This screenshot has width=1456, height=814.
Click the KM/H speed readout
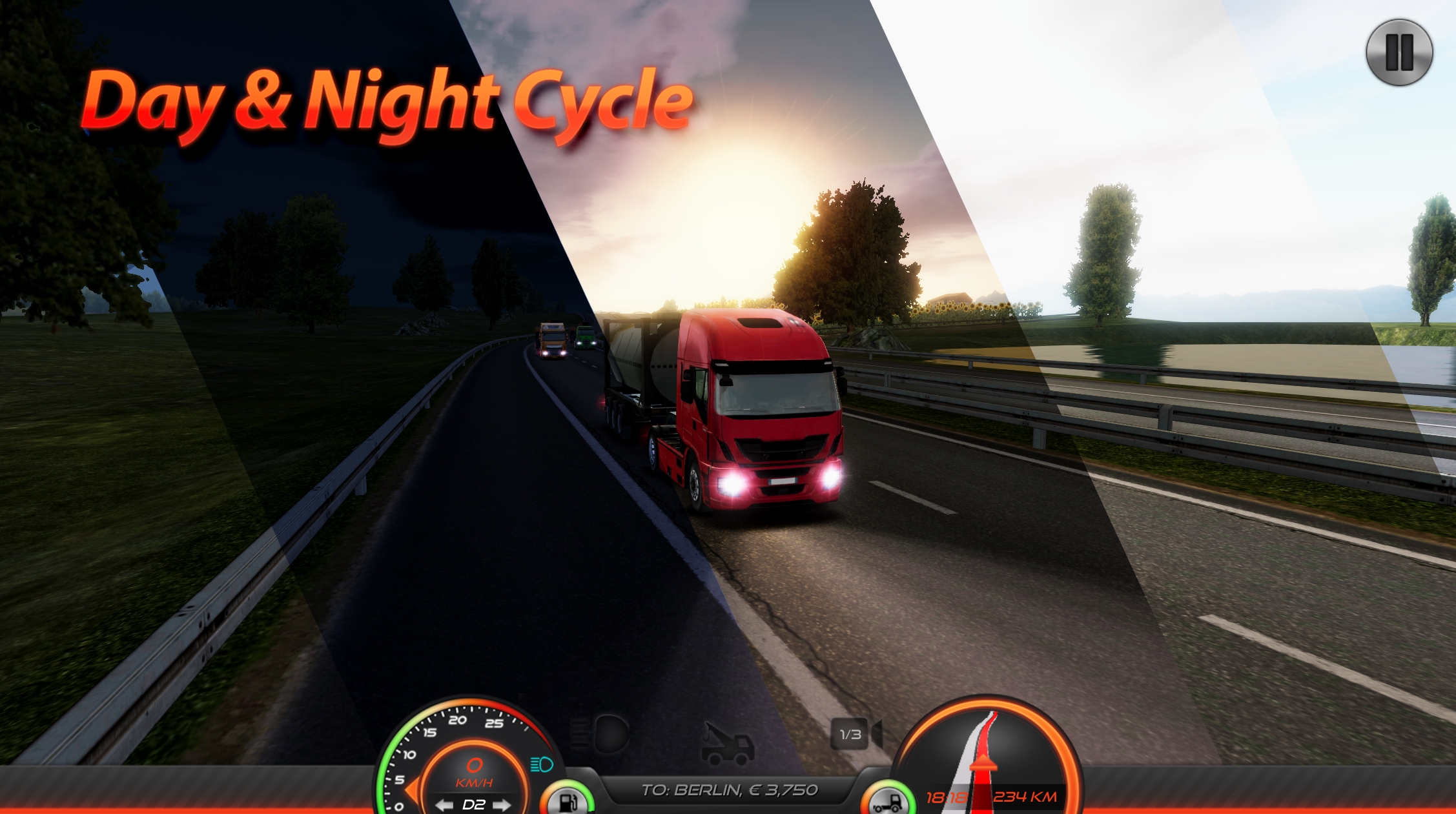point(474,782)
